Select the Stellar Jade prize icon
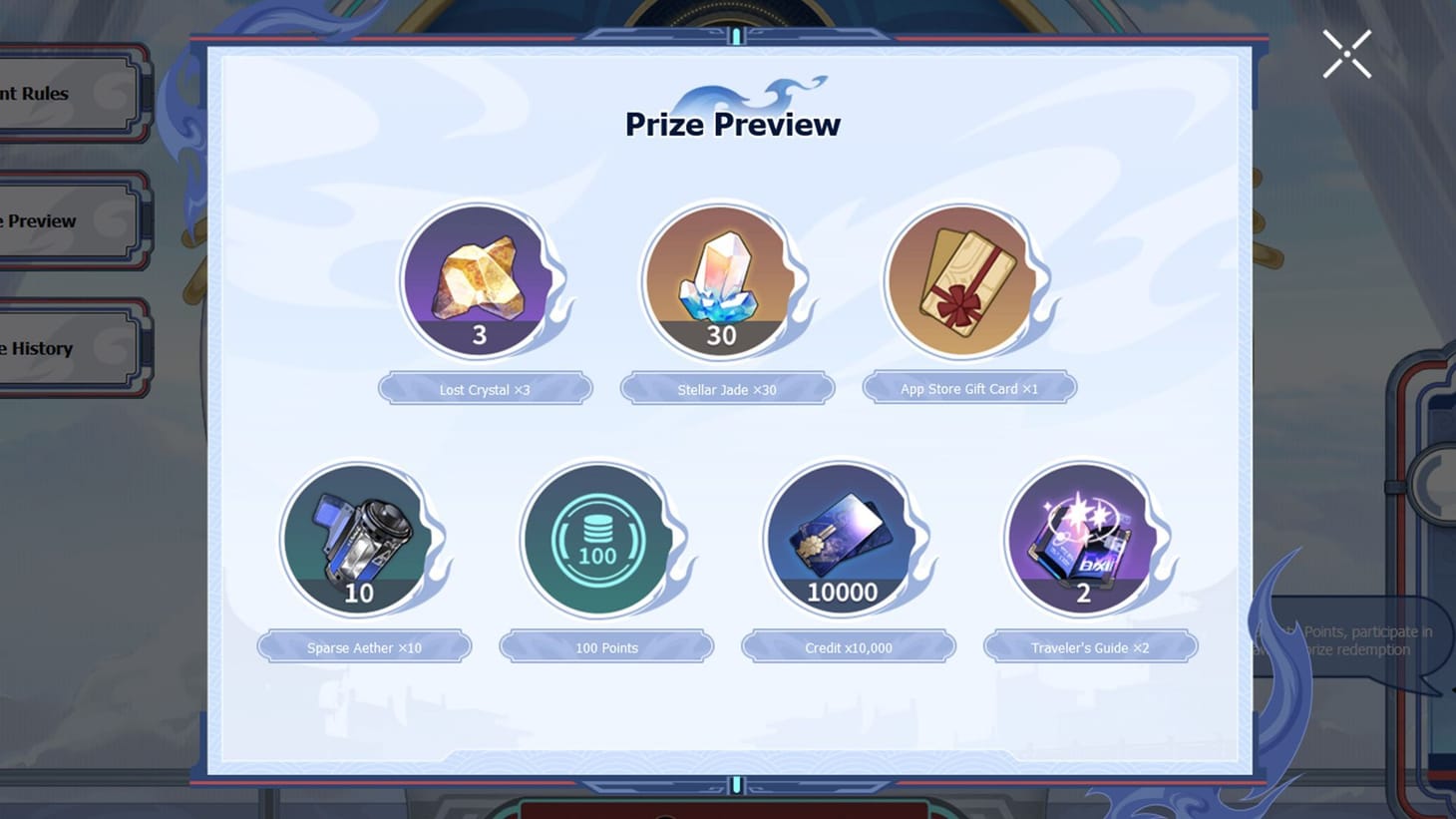 click(x=721, y=280)
